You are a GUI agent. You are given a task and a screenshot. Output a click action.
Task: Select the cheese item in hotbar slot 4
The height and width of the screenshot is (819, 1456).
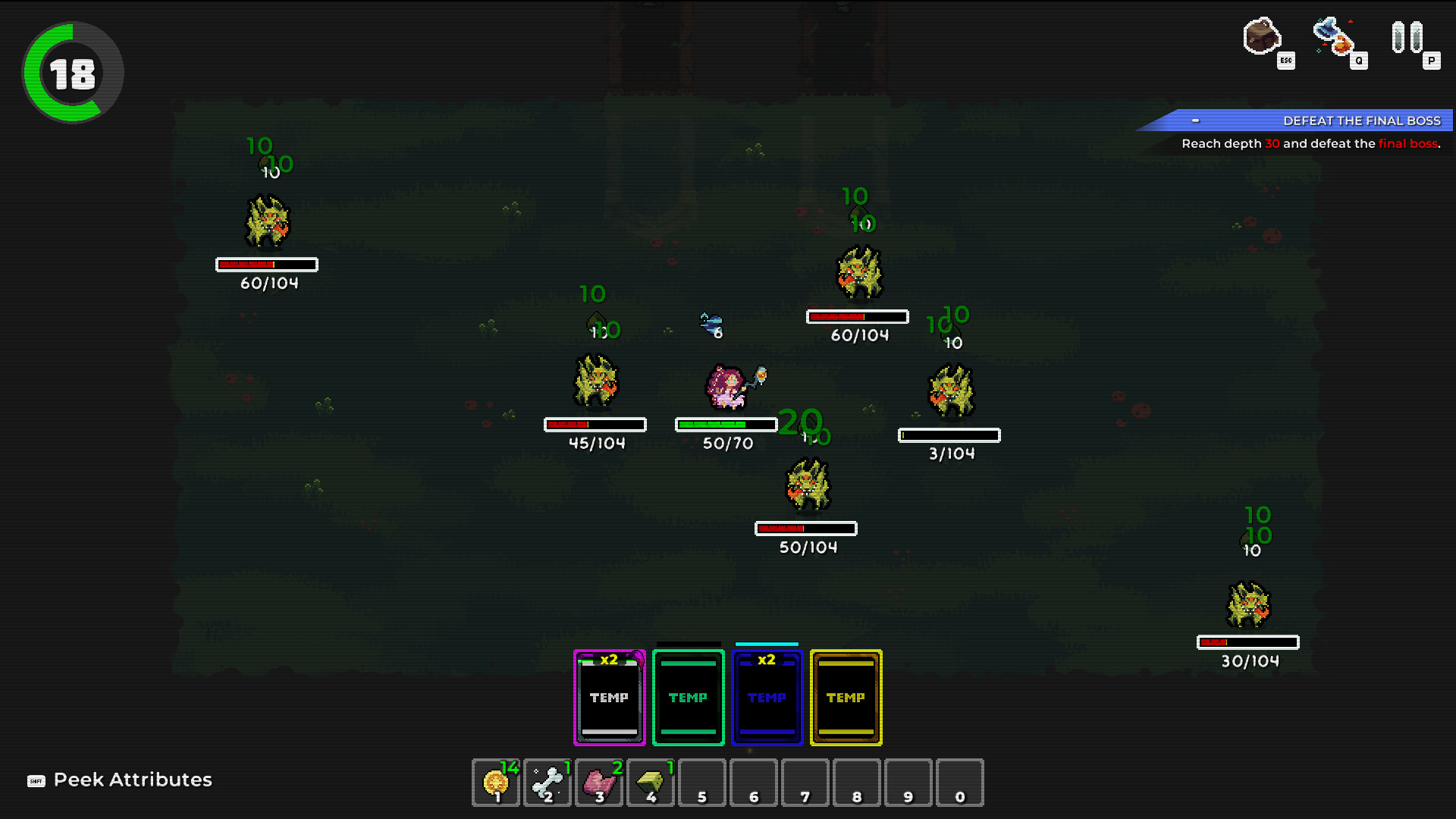pos(650,782)
